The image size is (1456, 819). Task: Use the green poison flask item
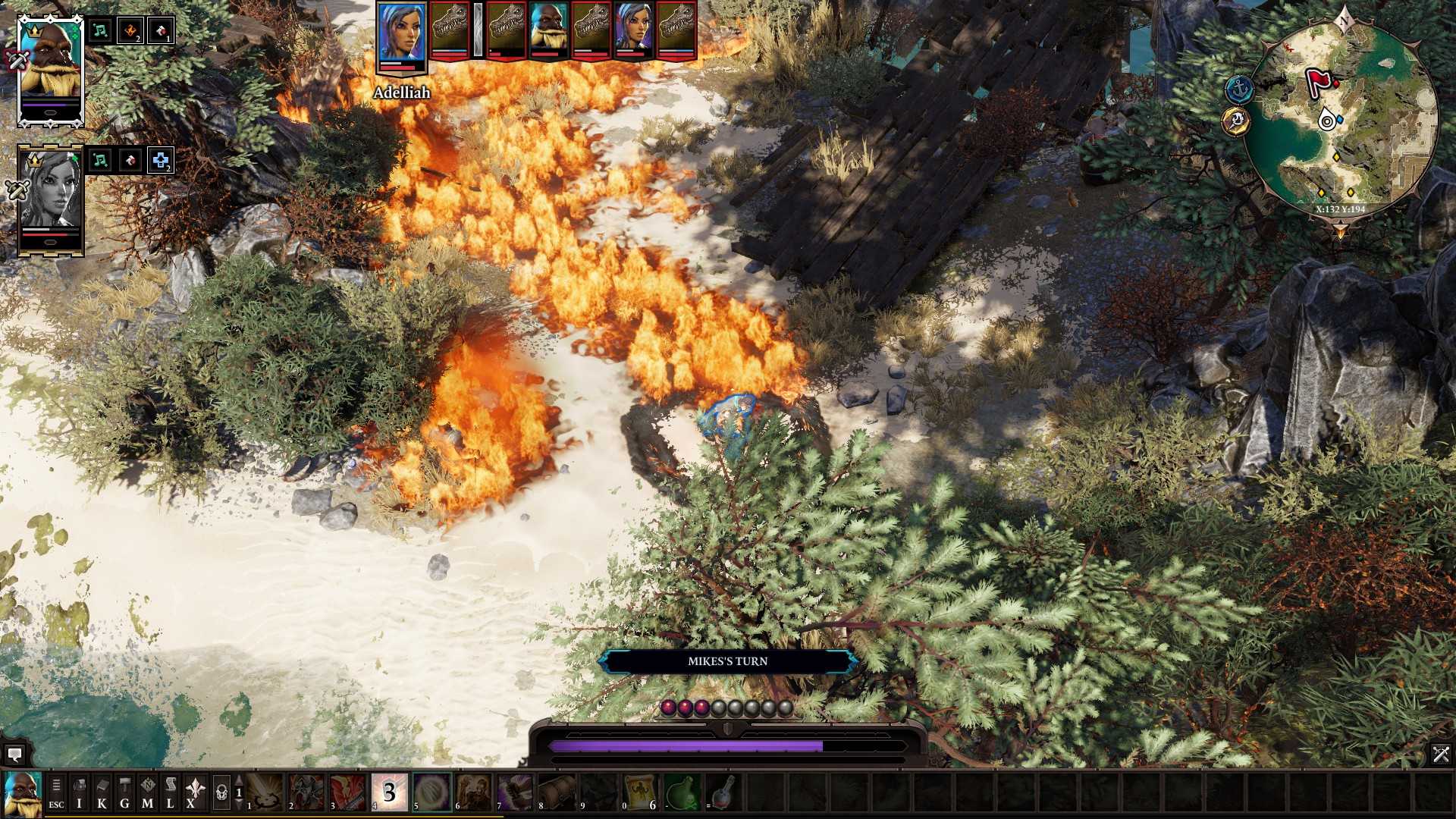(x=682, y=792)
